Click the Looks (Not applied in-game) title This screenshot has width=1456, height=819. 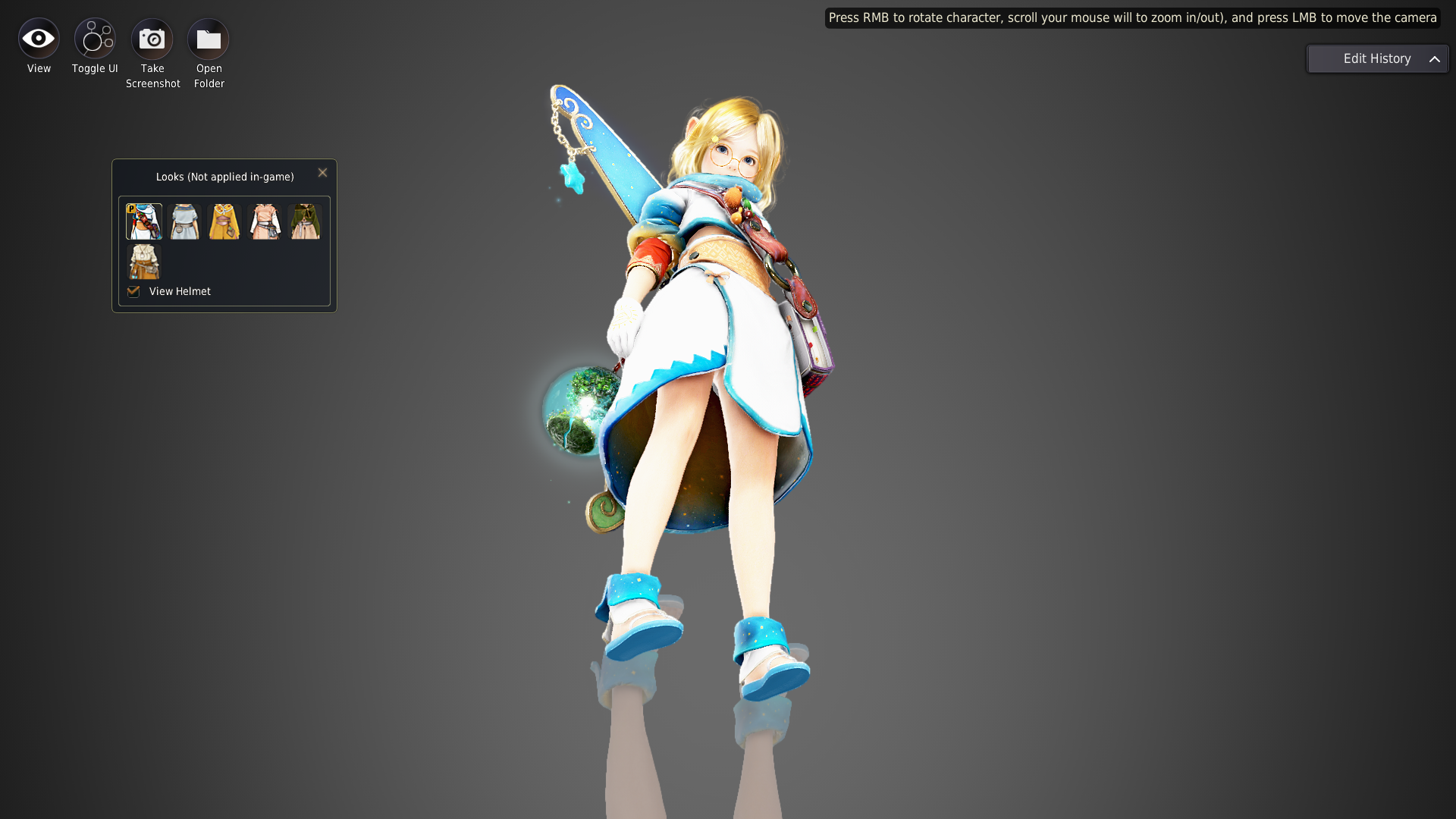click(224, 176)
